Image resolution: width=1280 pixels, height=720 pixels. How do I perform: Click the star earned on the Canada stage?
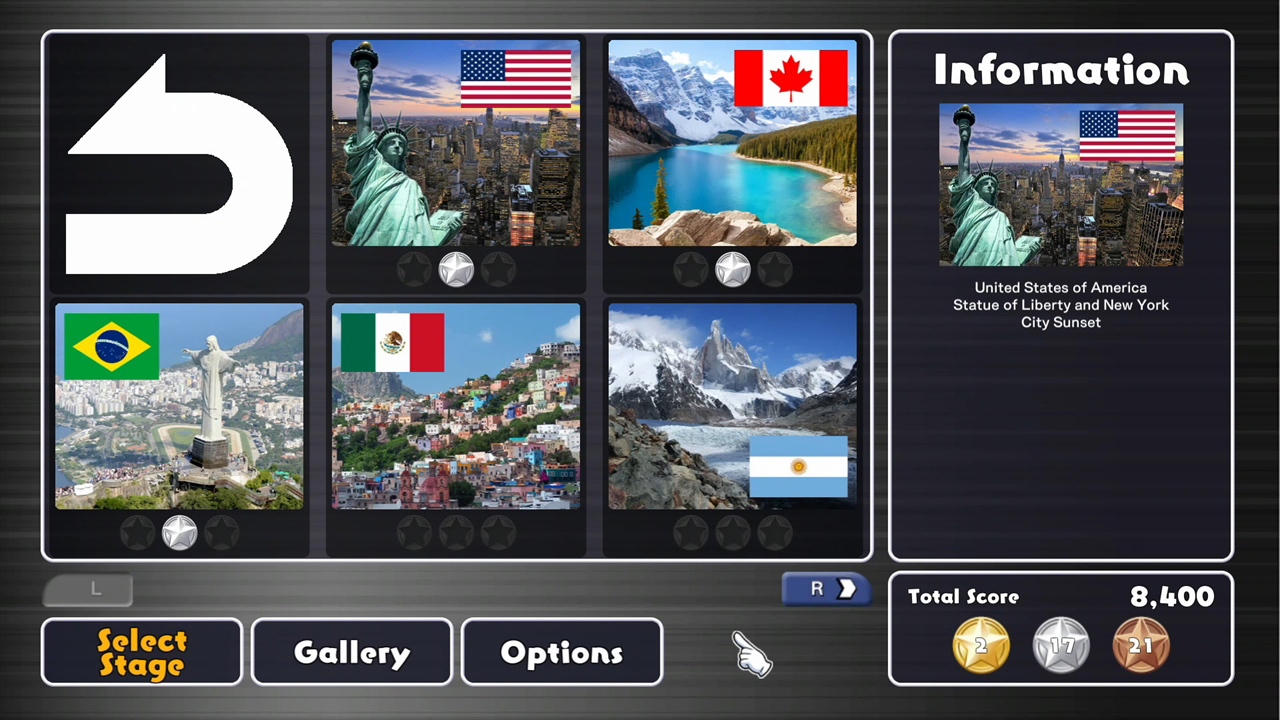coord(732,268)
